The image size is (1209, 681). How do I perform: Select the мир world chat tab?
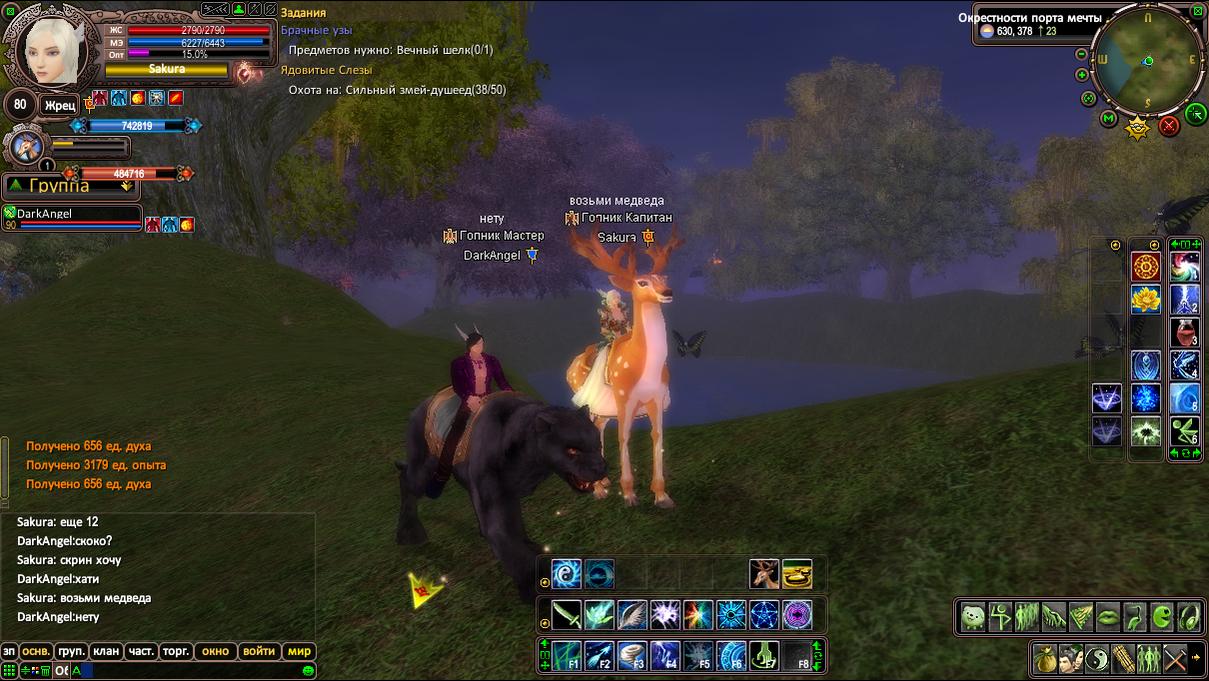(x=300, y=651)
